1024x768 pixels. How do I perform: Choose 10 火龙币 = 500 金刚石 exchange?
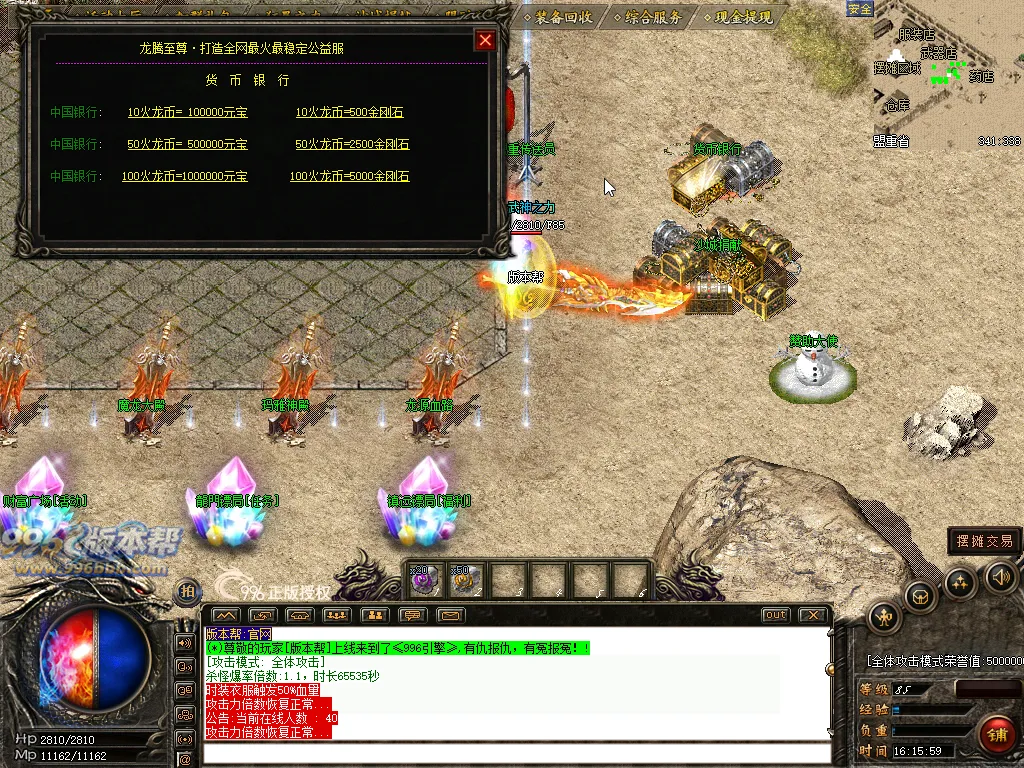coord(349,113)
